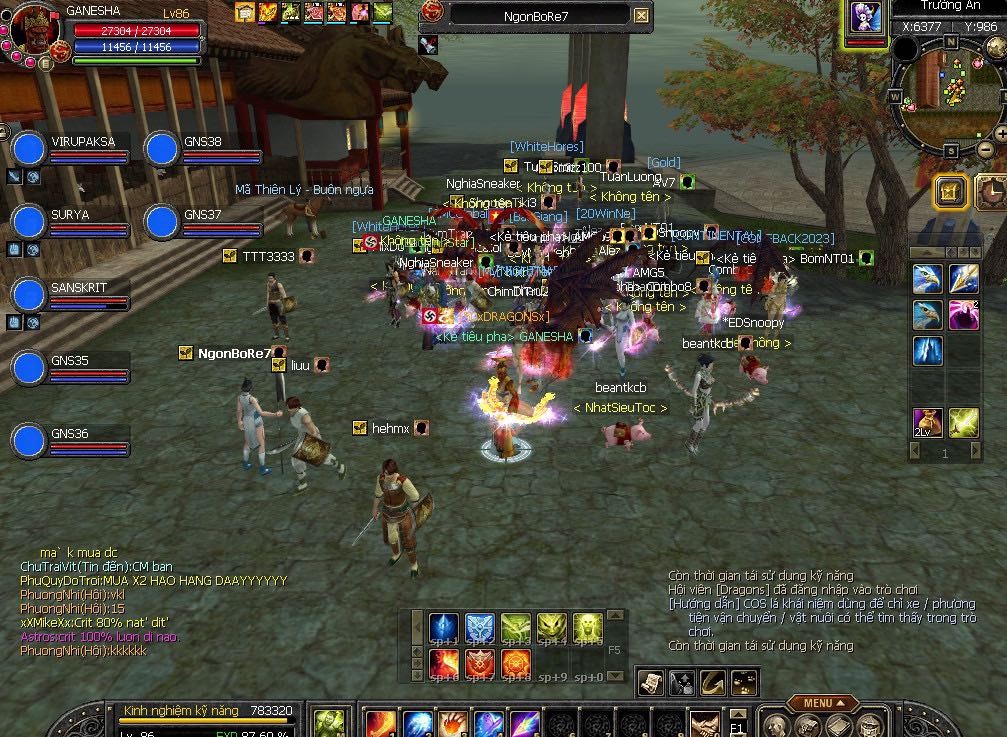Go to next page of side skill panel
The image size is (1007, 737).
(x=976, y=453)
